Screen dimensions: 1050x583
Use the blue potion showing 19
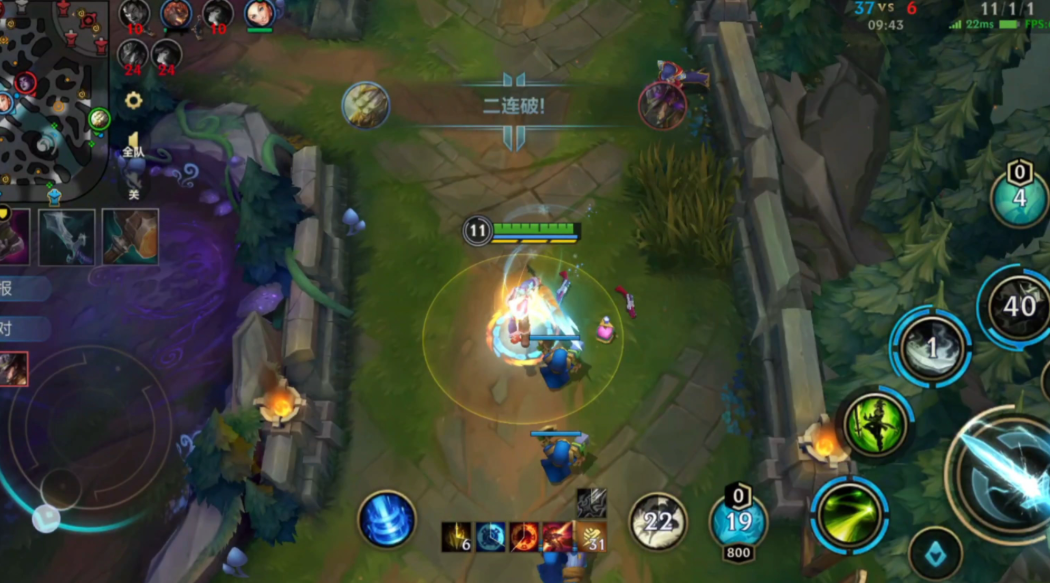(x=738, y=521)
